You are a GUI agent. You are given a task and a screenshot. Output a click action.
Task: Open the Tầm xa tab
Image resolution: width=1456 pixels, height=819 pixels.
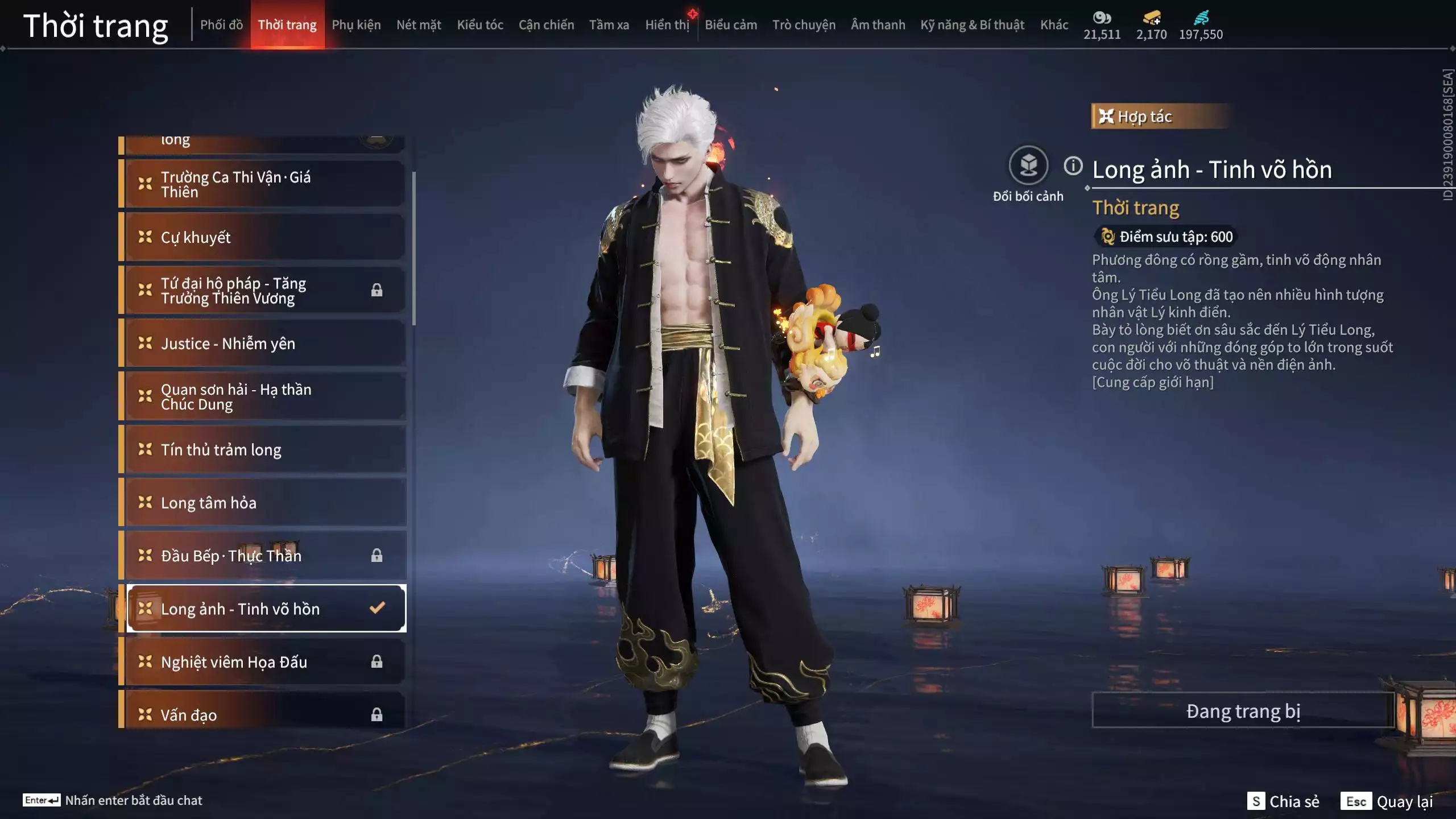click(x=609, y=25)
